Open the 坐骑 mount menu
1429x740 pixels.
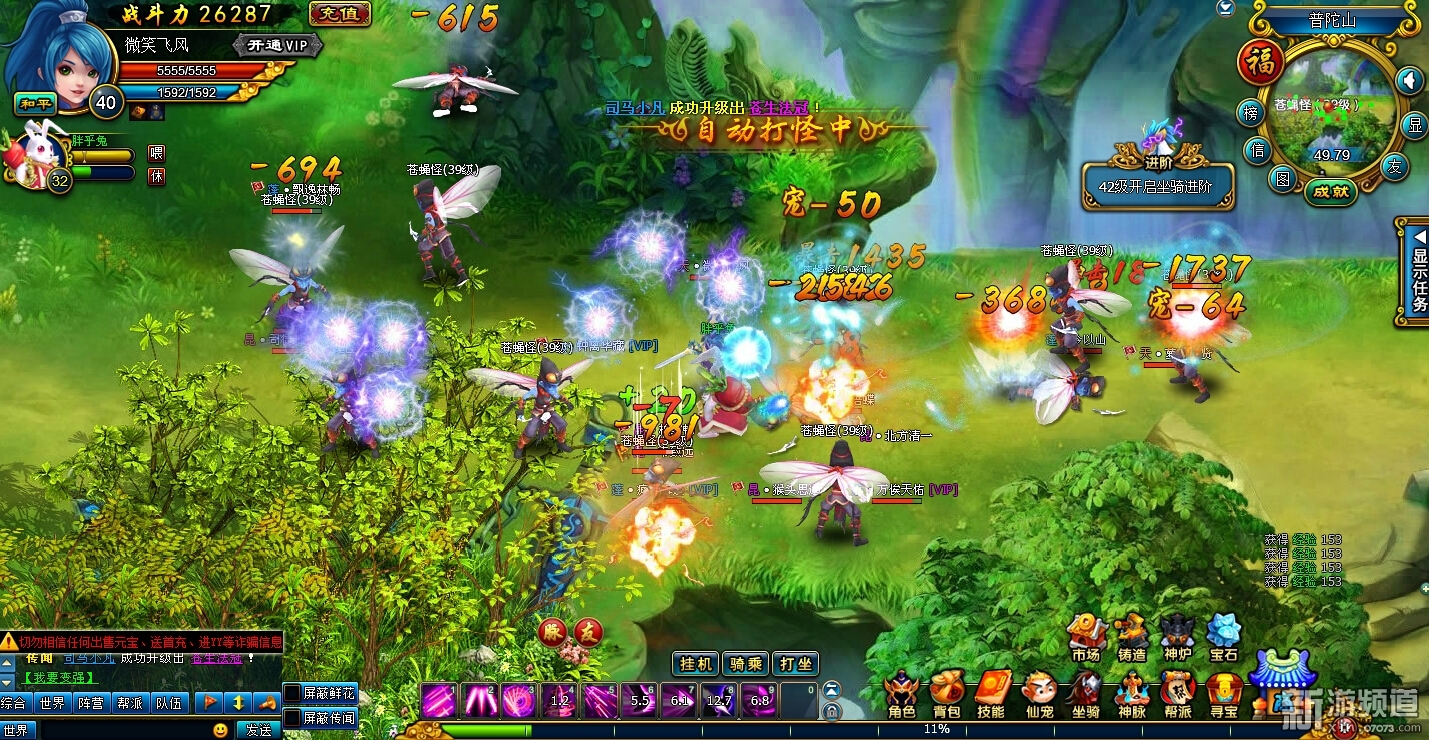[x=1086, y=692]
